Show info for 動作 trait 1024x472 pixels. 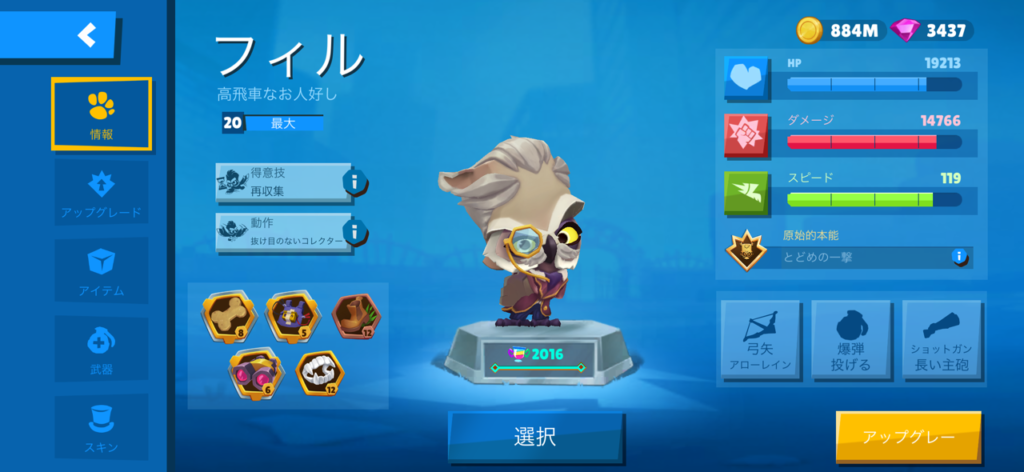click(354, 231)
